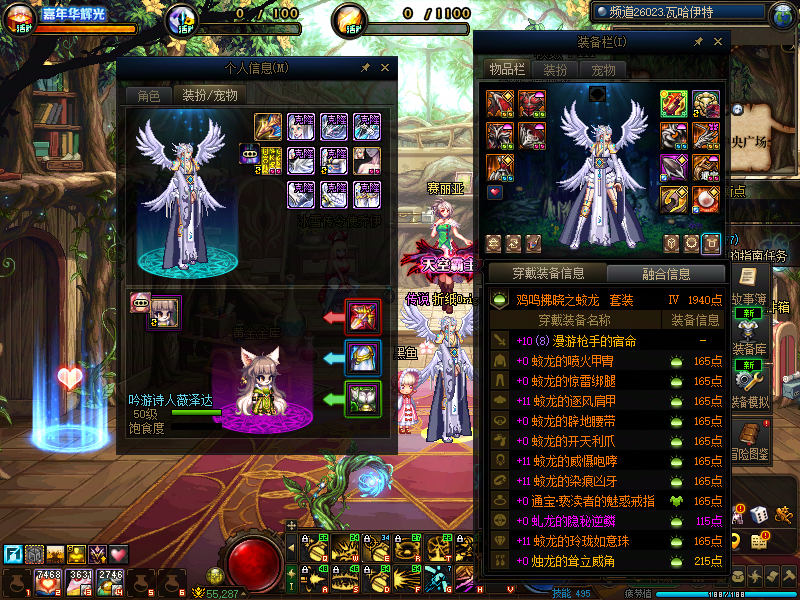The width and height of the screenshot is (800, 600).
Task: Close the 个人信息 window
Action: coord(387,68)
